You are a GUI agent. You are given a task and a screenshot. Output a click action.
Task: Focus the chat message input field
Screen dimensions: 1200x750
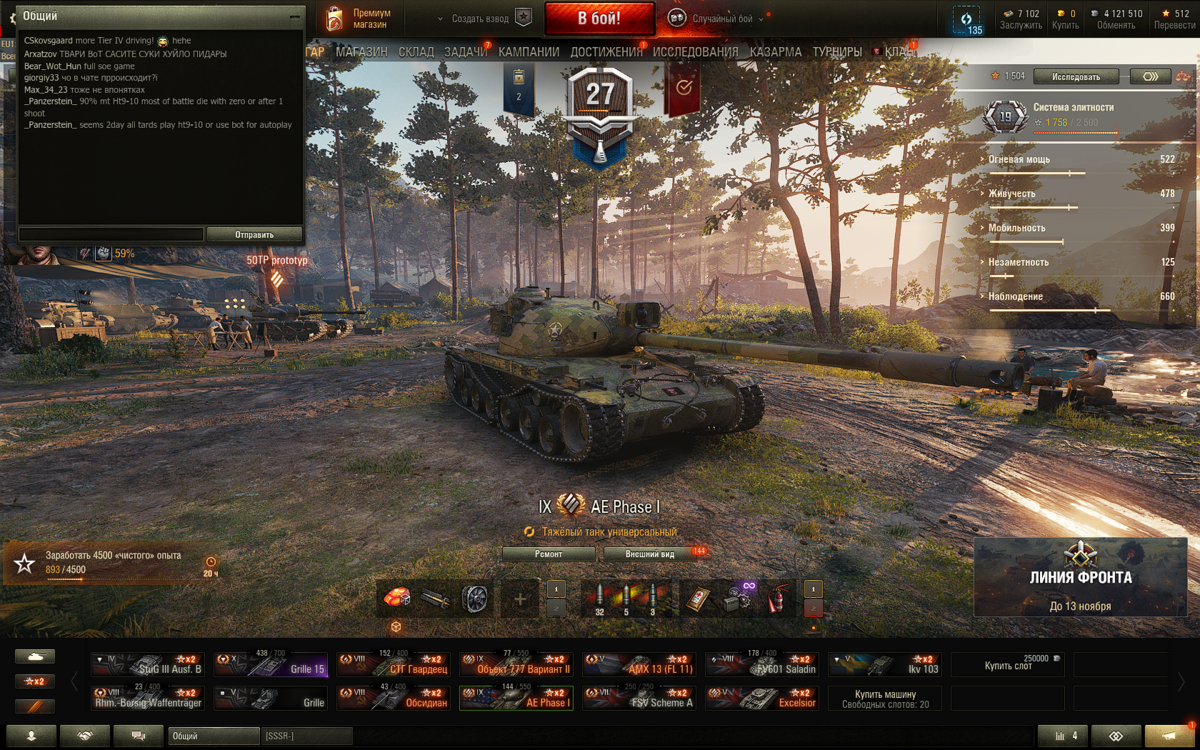[x=111, y=235]
